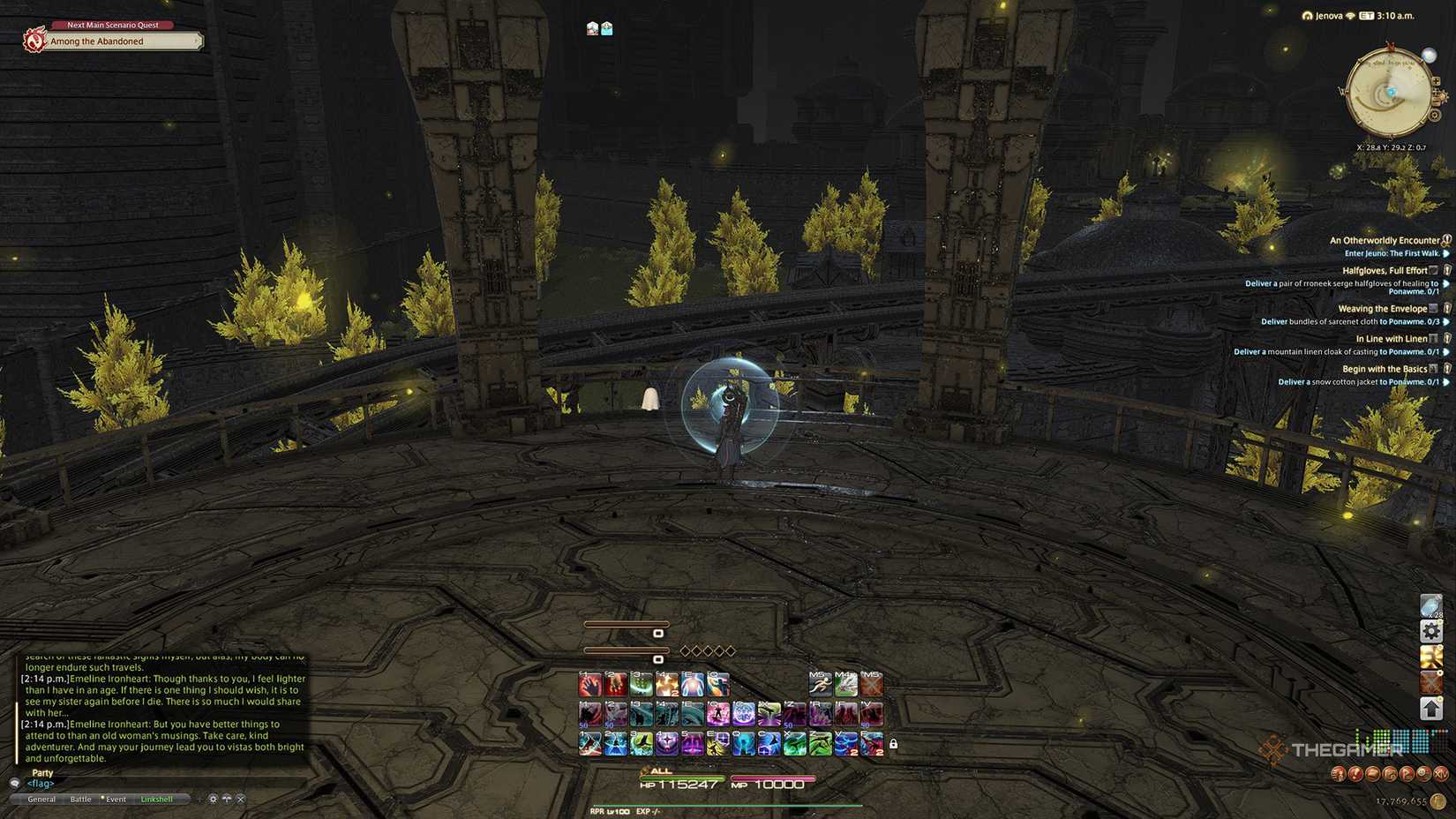Click the quest journal icon beside An Otherworldly Encounter

(1445, 239)
